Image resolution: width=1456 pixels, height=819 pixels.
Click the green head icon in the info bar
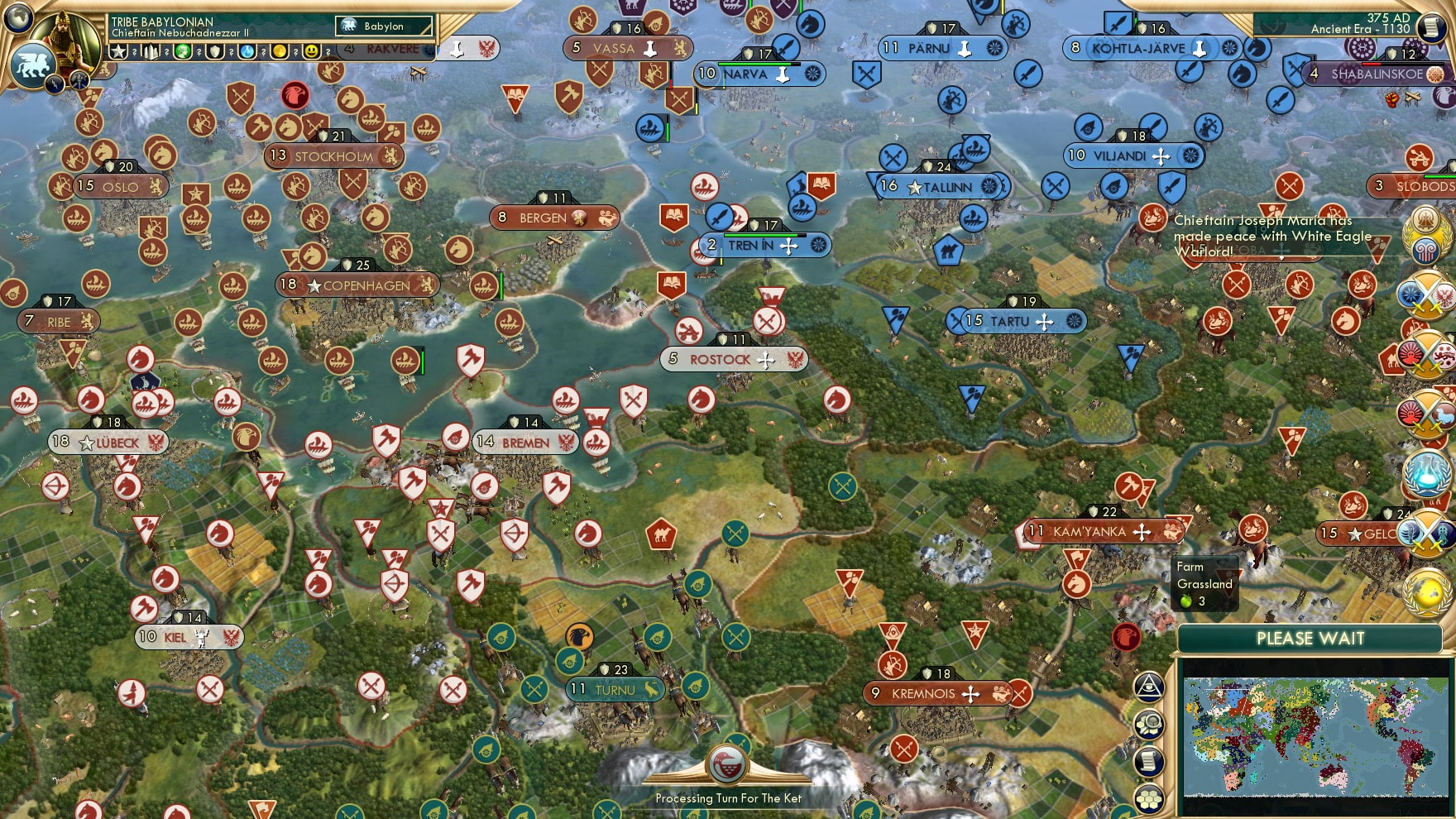click(183, 51)
